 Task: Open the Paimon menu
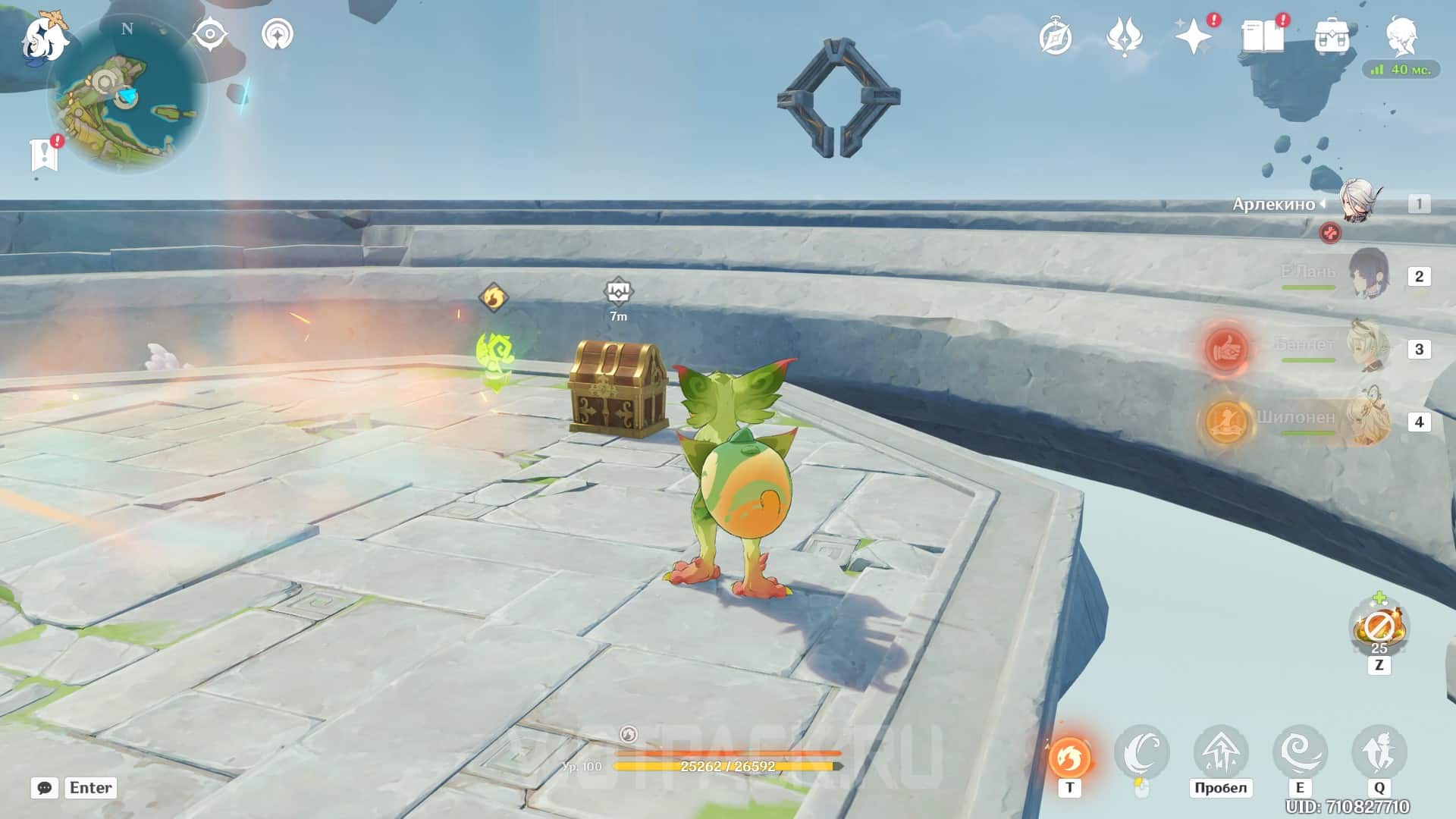coord(44,38)
